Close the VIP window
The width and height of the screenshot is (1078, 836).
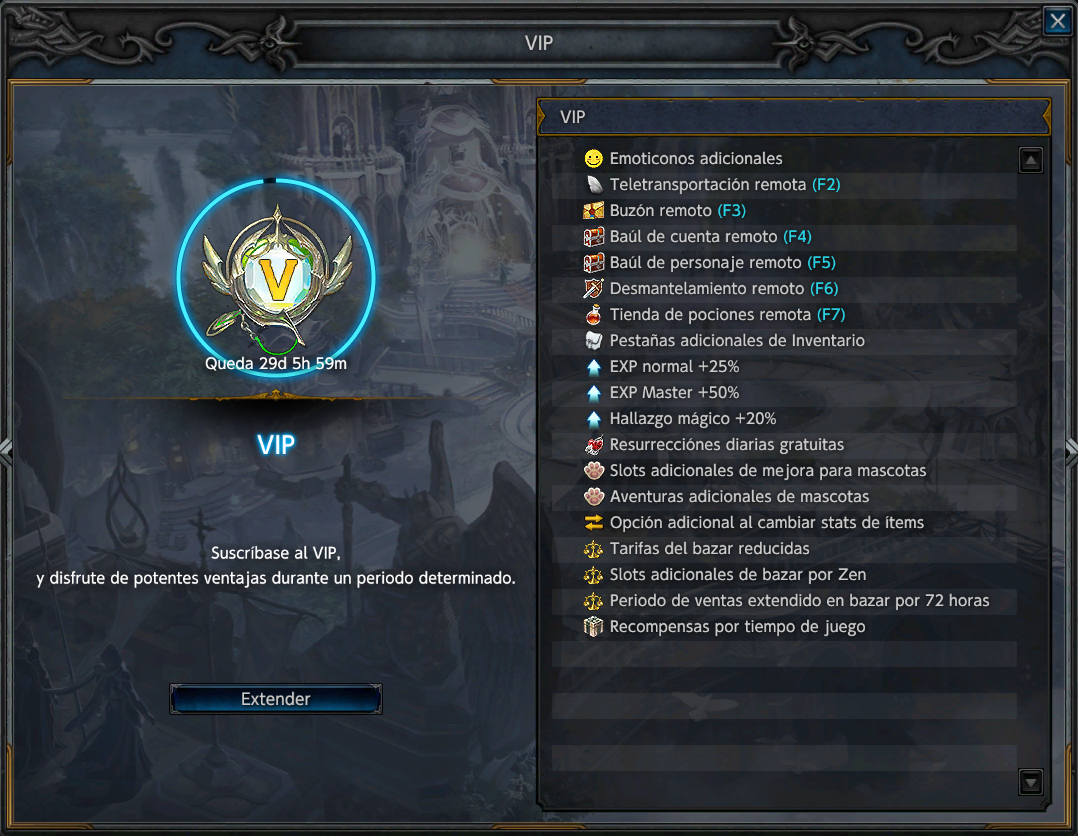click(x=1057, y=22)
